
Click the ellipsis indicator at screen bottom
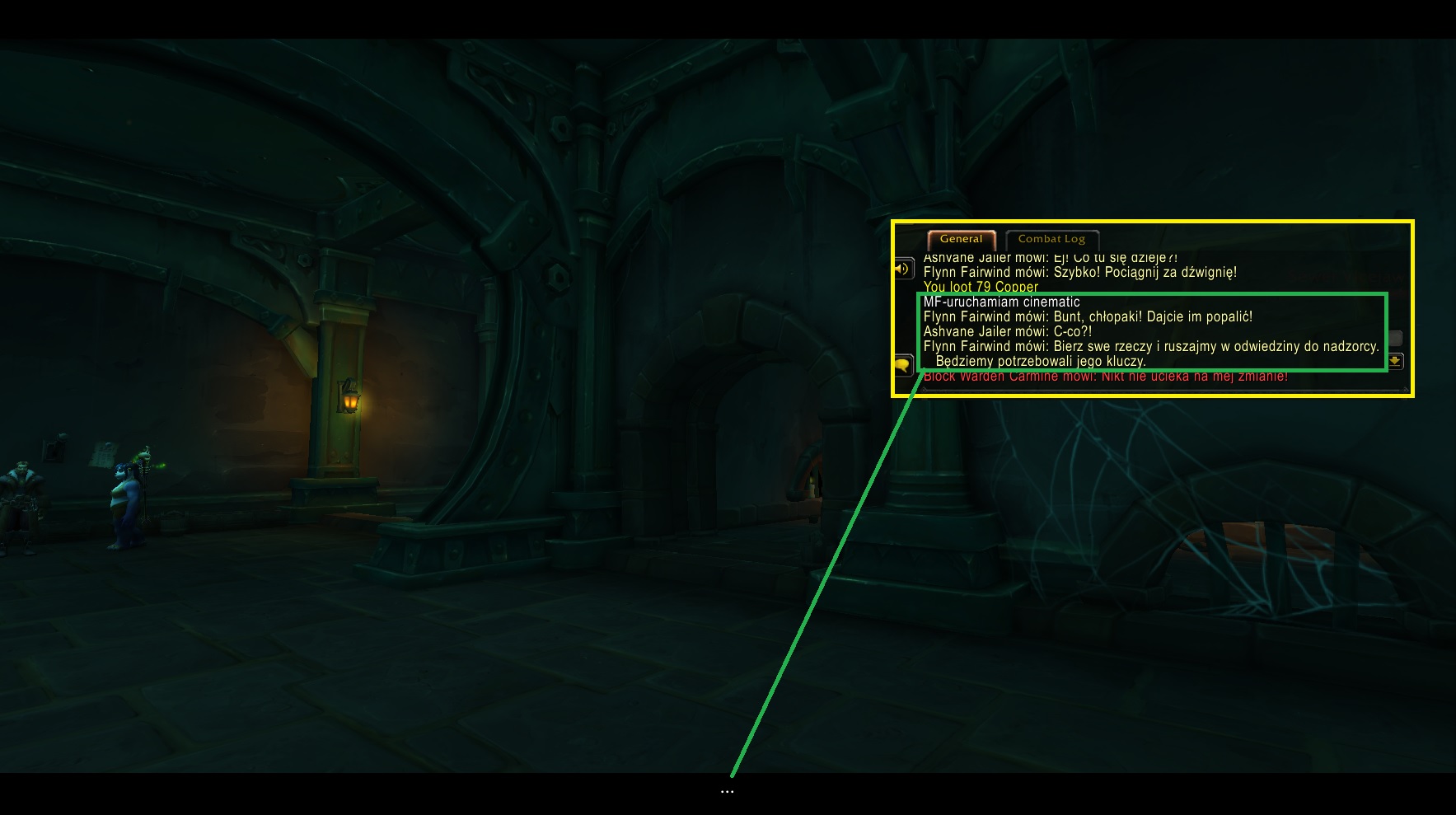coord(728,791)
